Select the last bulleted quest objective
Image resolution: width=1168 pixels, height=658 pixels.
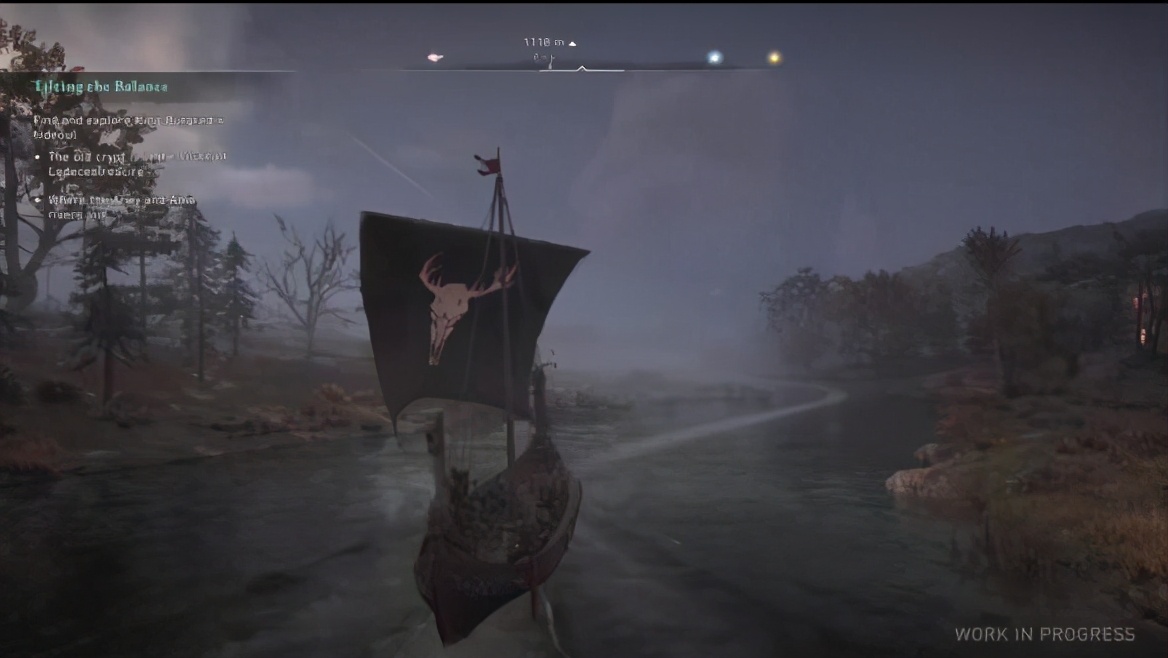122,207
